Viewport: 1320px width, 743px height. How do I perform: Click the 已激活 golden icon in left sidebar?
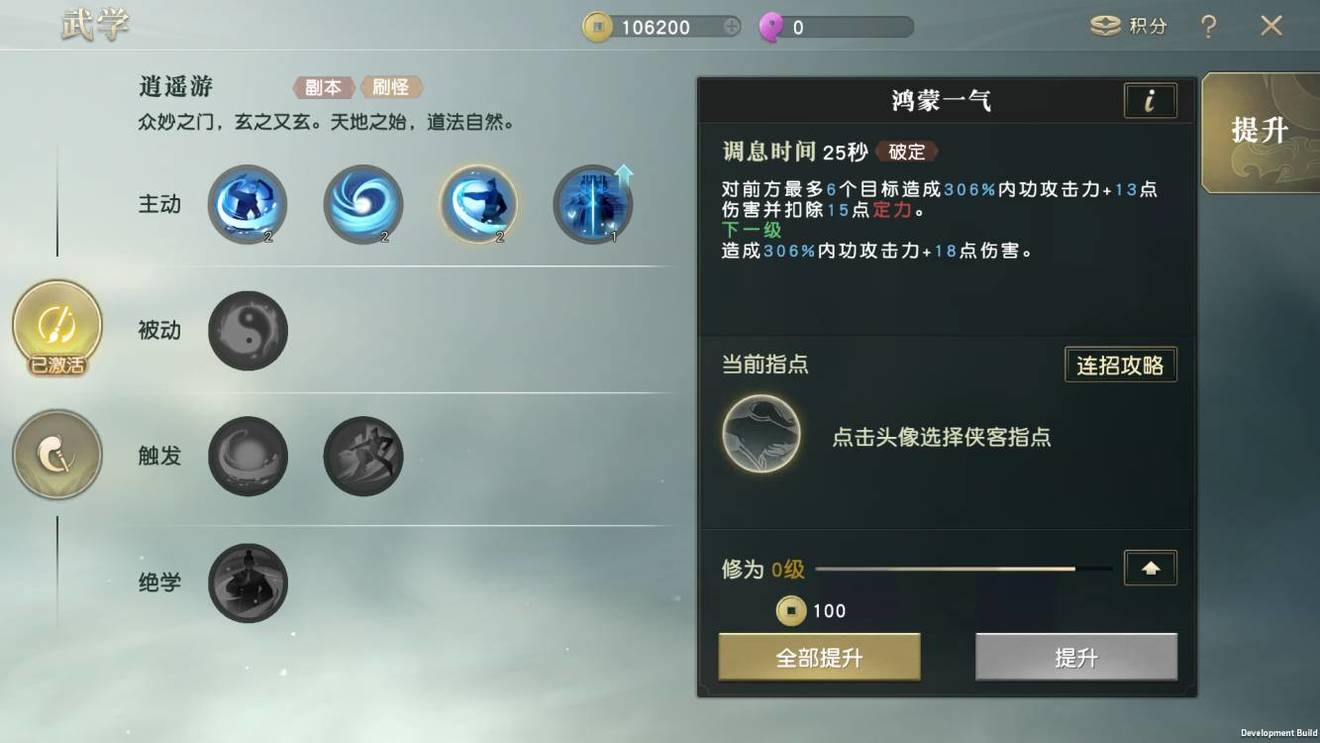57,328
